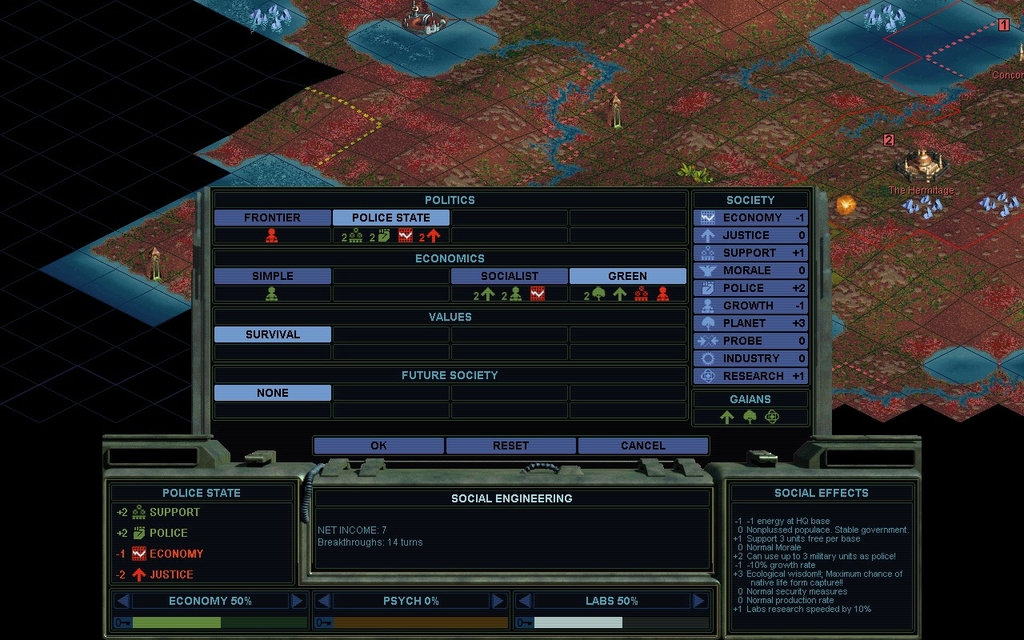This screenshot has height=640, width=1024.
Task: Choose Socialist economics
Action: [509, 276]
